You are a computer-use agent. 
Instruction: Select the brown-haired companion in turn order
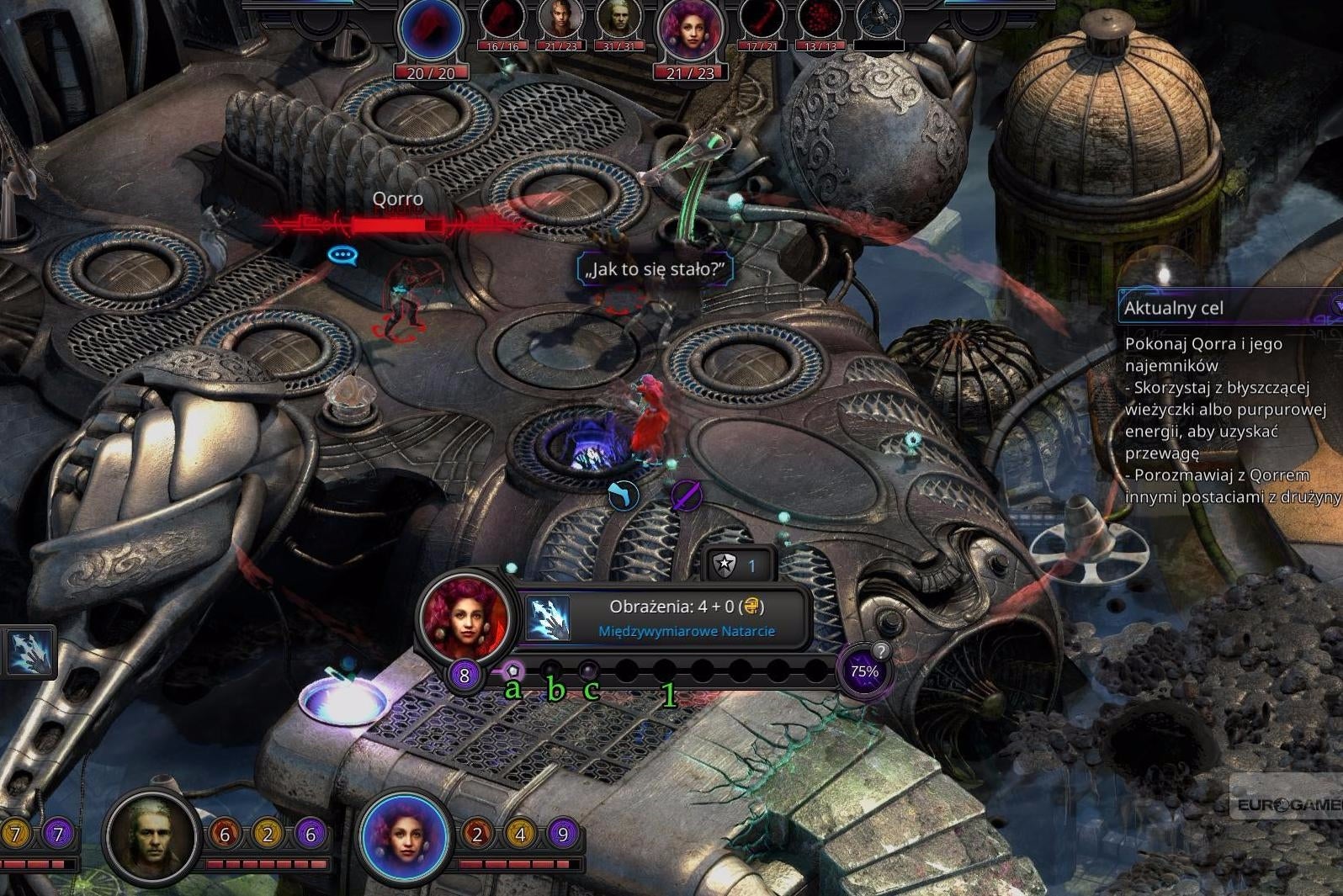point(560,20)
